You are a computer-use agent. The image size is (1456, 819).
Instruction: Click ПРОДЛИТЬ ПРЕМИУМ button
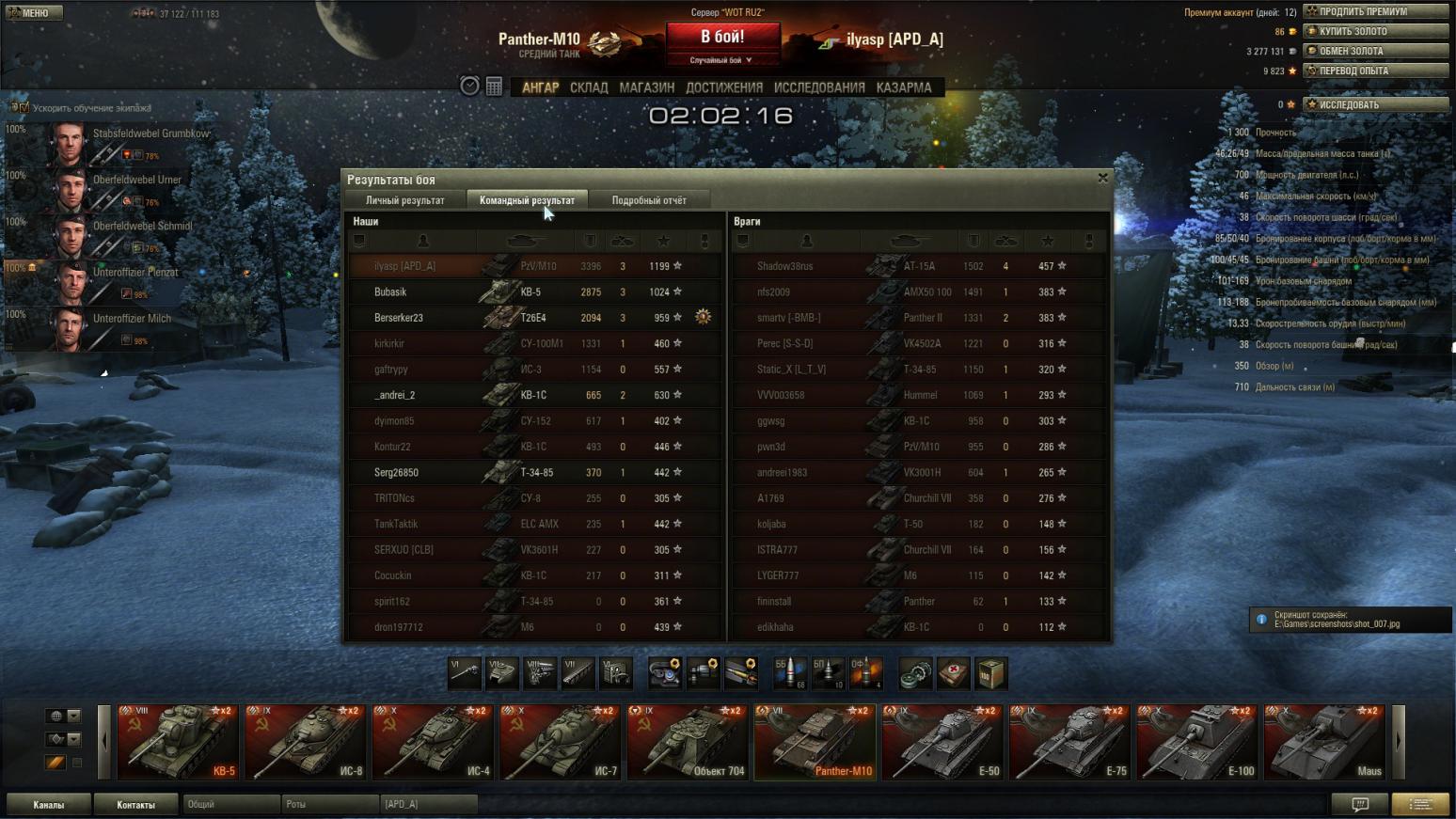pyautogui.click(x=1375, y=11)
